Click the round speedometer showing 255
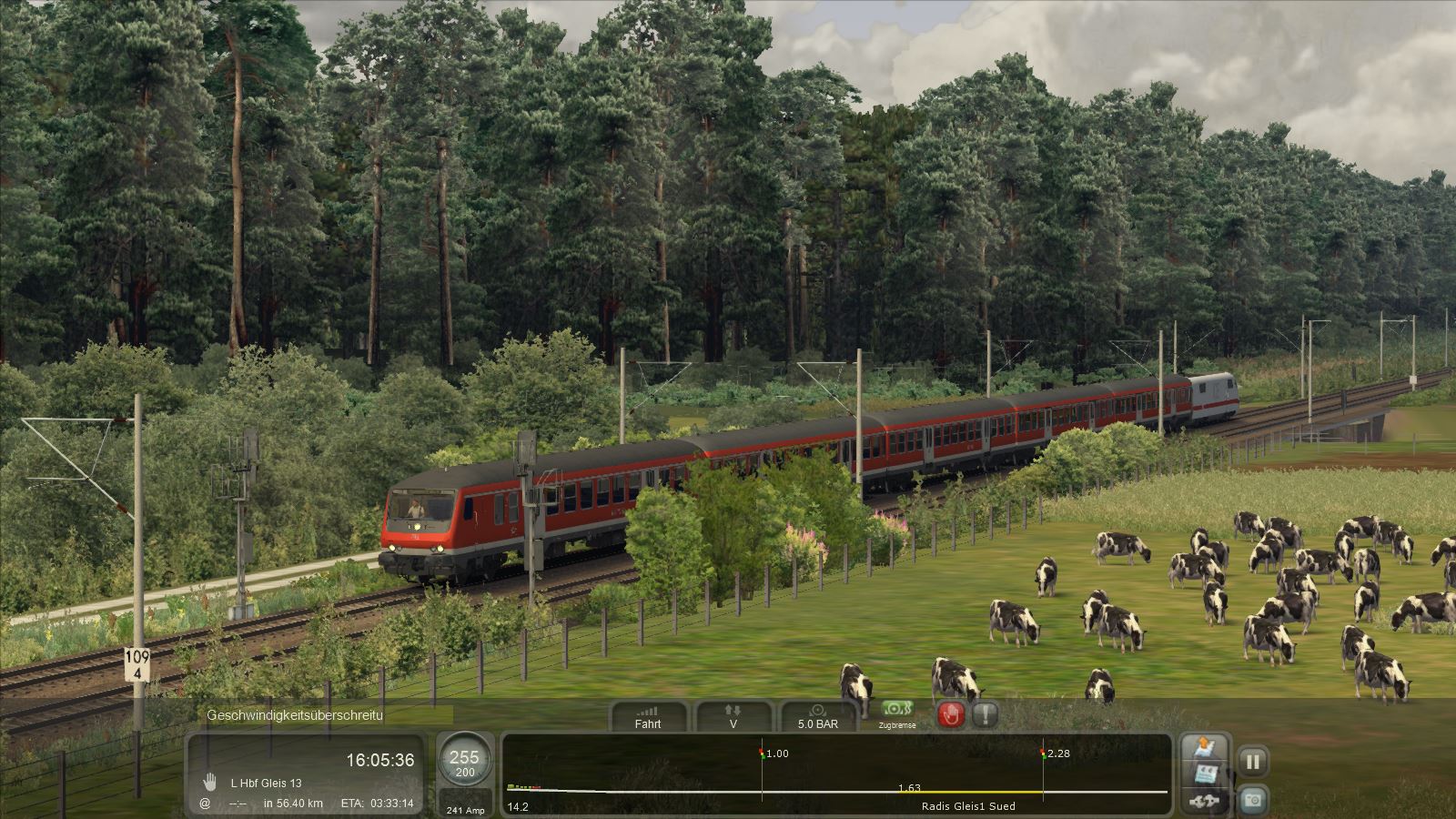Image resolution: width=1456 pixels, height=819 pixels. coord(464,763)
